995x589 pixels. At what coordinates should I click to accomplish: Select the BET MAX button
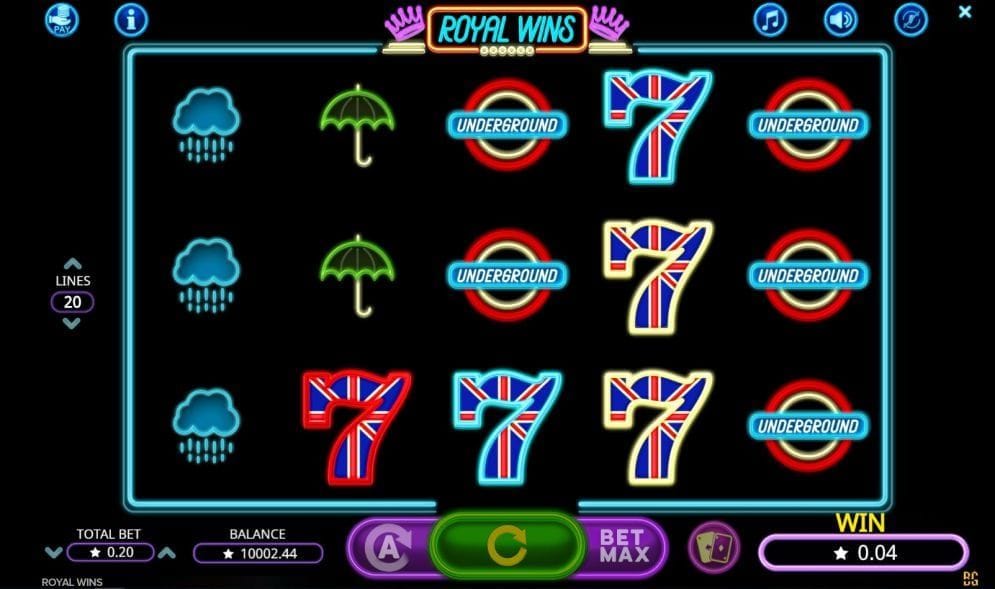pos(623,546)
